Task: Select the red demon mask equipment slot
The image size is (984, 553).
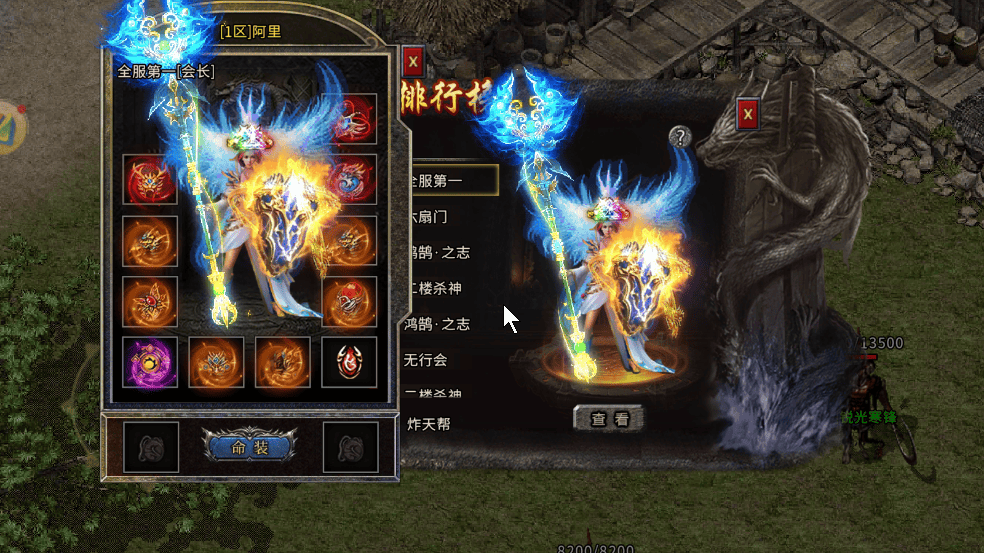Action: point(150,181)
